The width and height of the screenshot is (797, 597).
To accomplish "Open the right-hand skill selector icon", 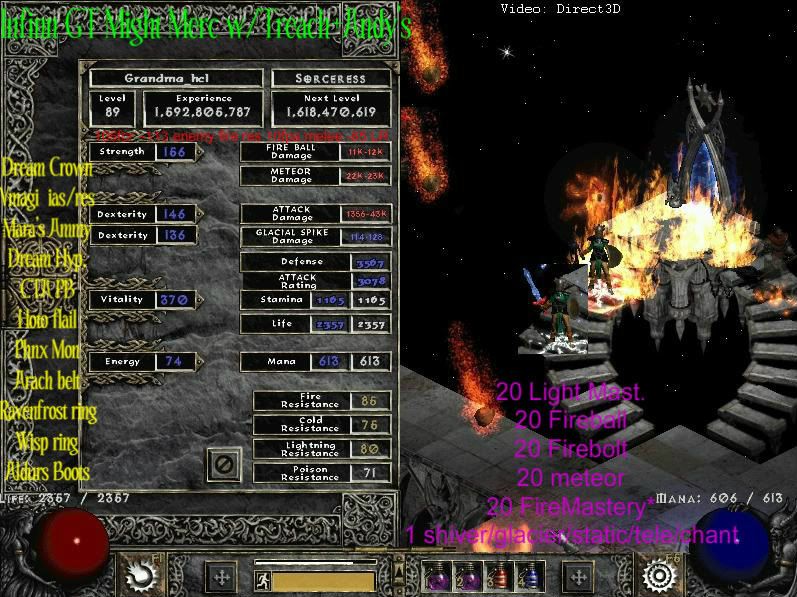I will pyautogui.click(x=659, y=575).
